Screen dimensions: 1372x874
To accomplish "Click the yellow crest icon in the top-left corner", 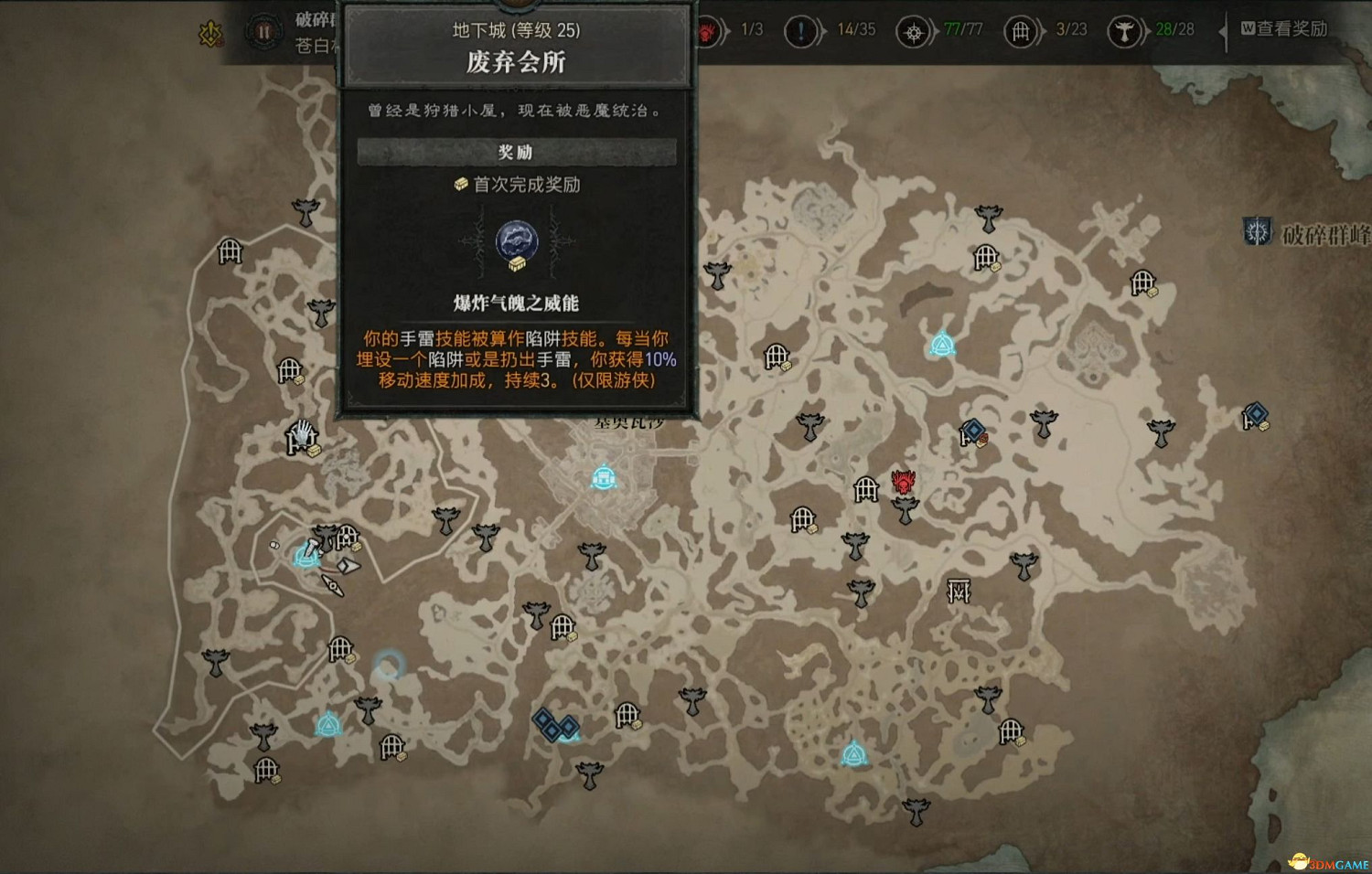I will pos(209,32).
